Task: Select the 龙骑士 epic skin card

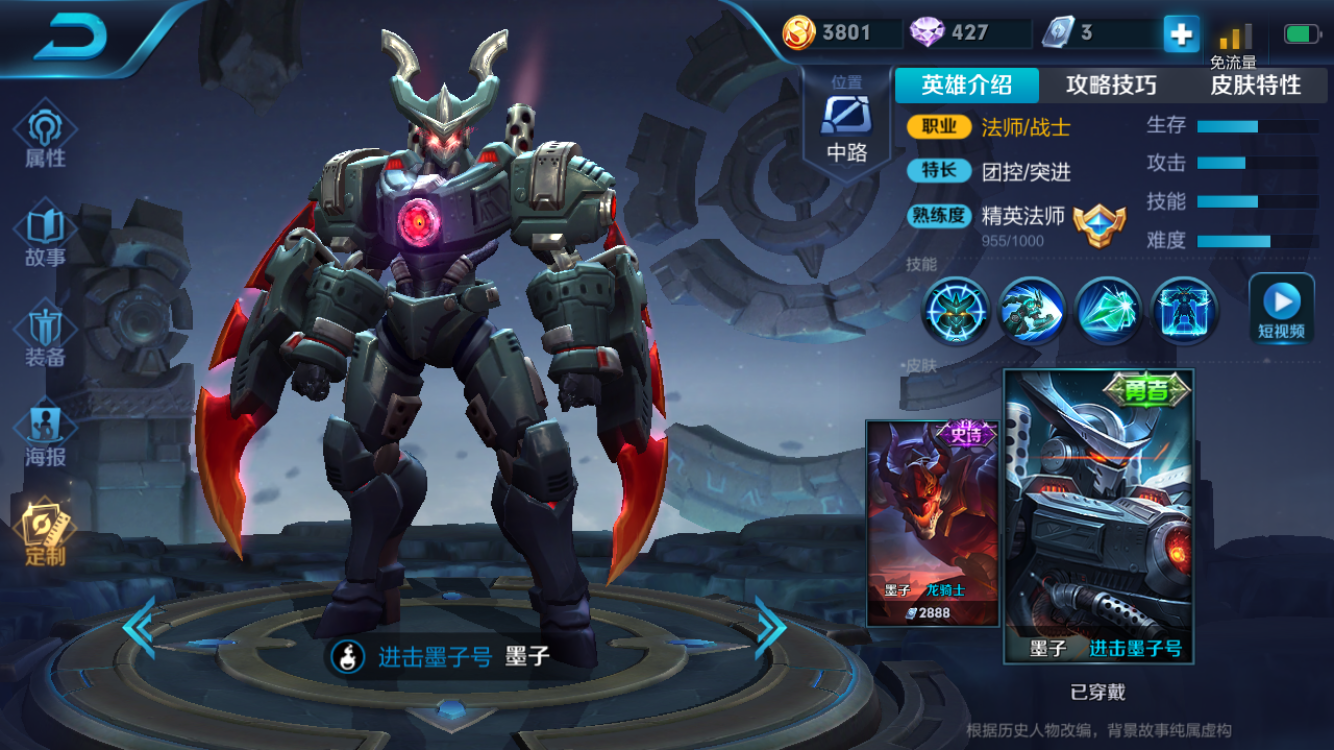Action: (x=932, y=522)
